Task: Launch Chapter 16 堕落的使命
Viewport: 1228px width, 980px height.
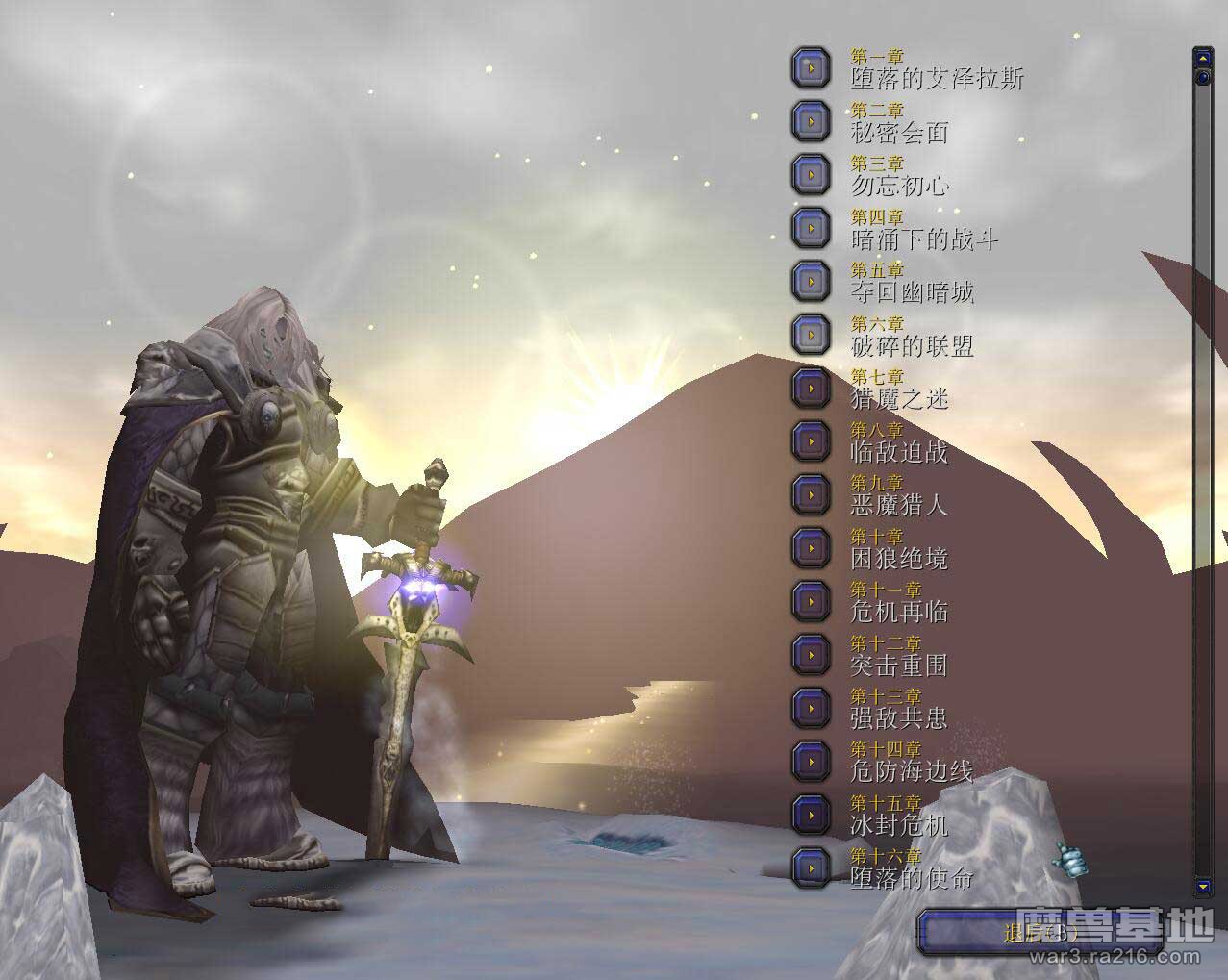Action: (812, 867)
